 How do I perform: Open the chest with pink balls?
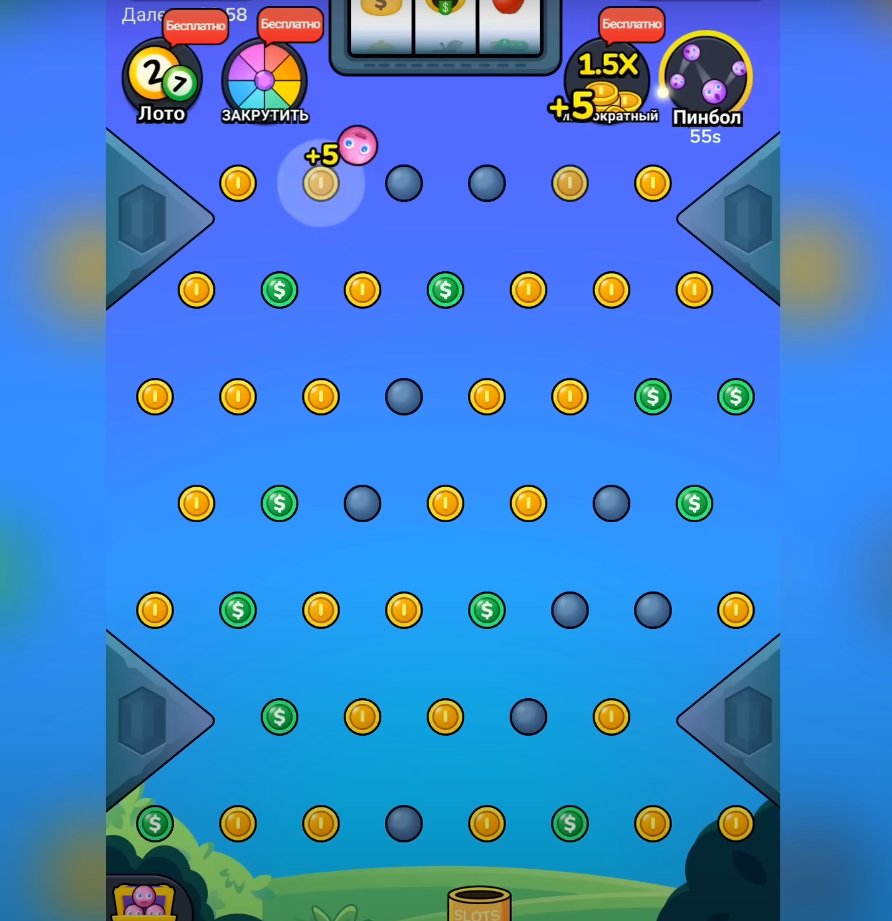pyautogui.click(x=144, y=900)
